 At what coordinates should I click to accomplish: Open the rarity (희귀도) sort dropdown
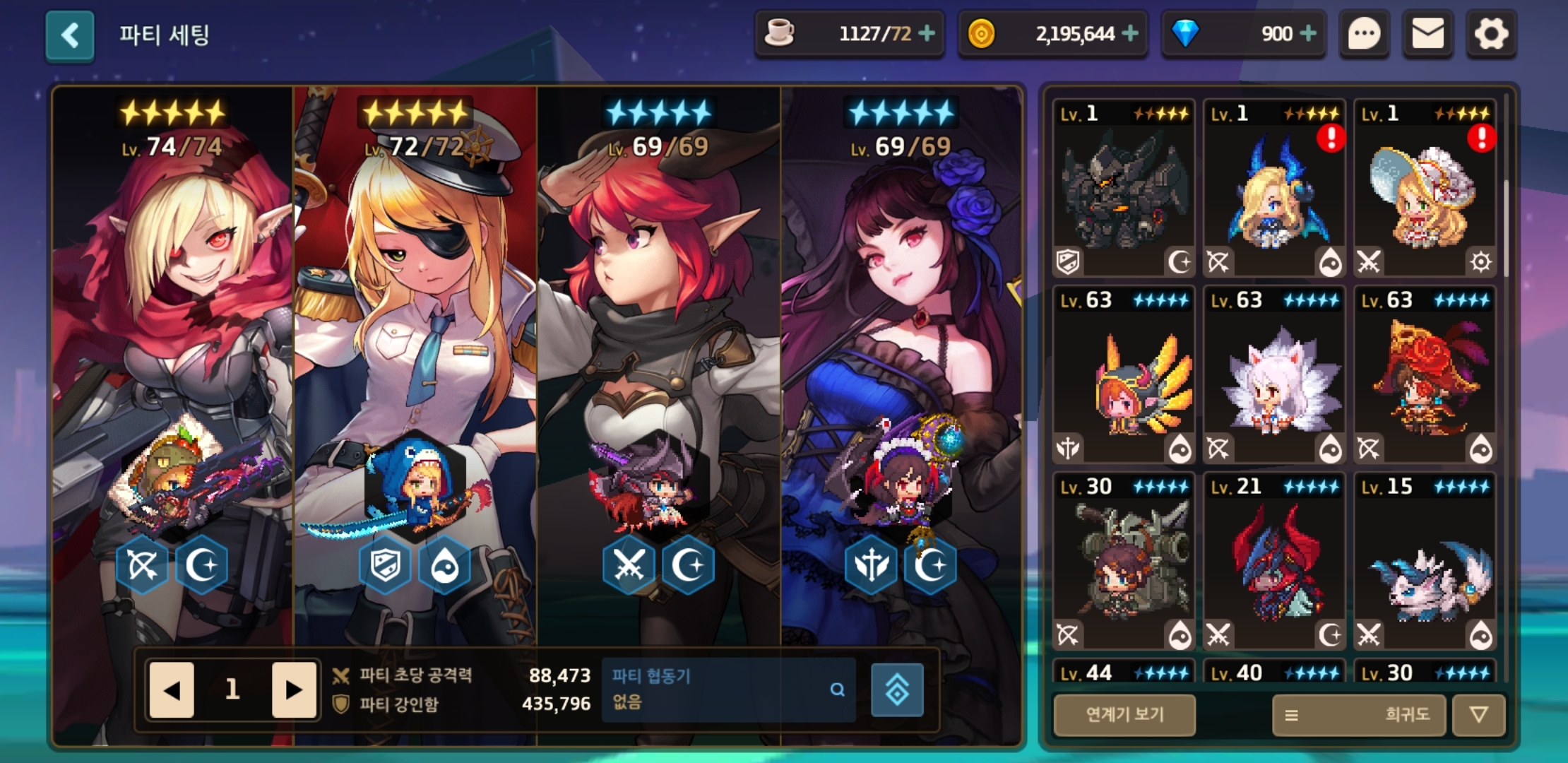tap(1359, 715)
